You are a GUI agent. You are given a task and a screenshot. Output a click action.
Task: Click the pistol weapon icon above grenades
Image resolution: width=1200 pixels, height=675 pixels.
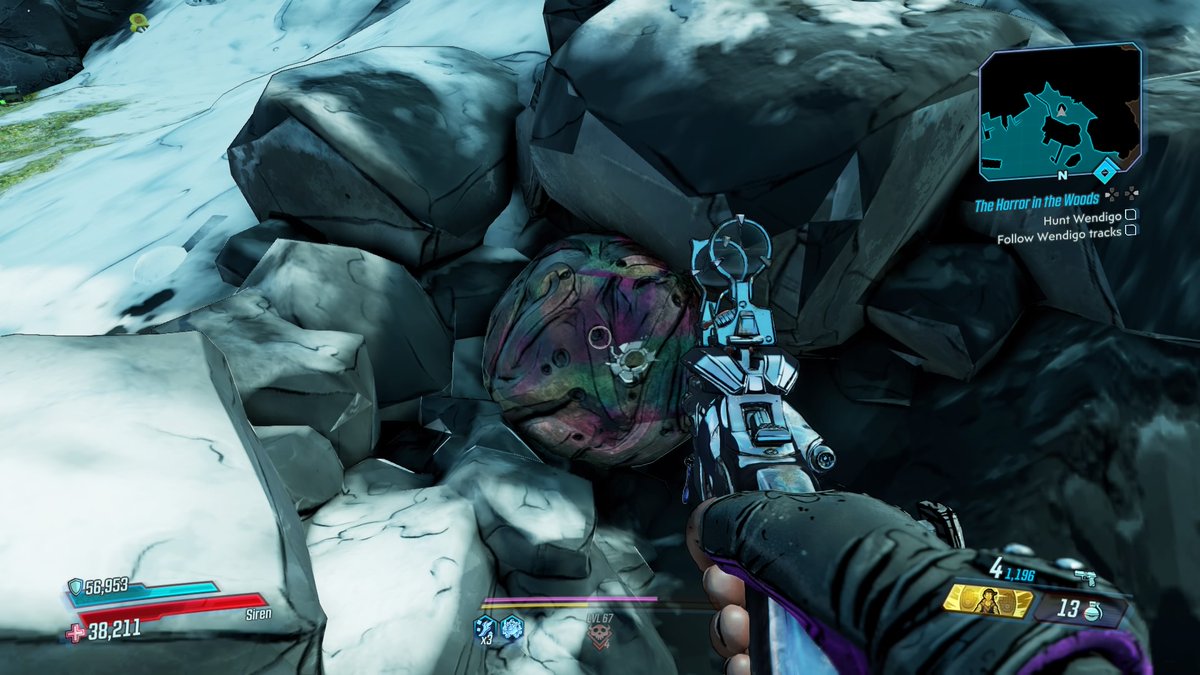[x=1085, y=578]
